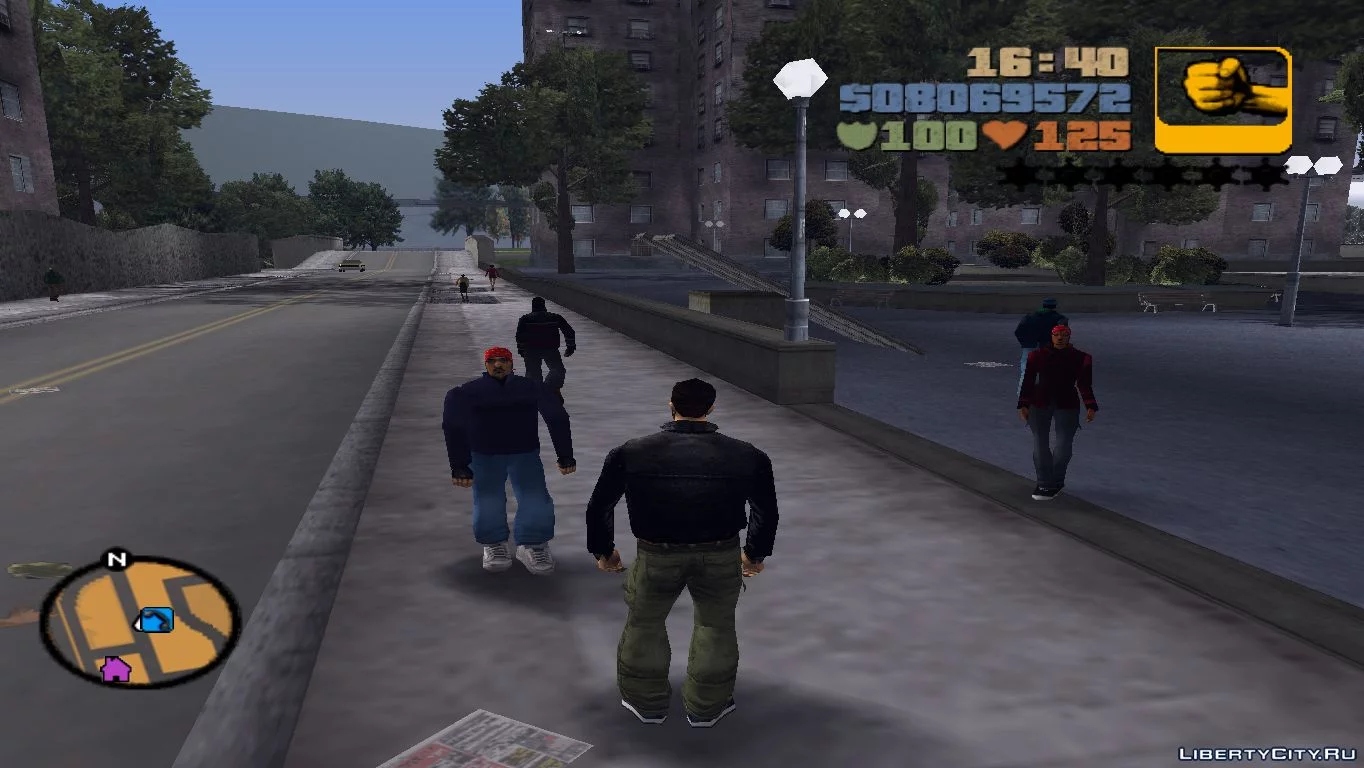Click the pink safehouse marker on radar
This screenshot has width=1364, height=768.
coord(116,668)
